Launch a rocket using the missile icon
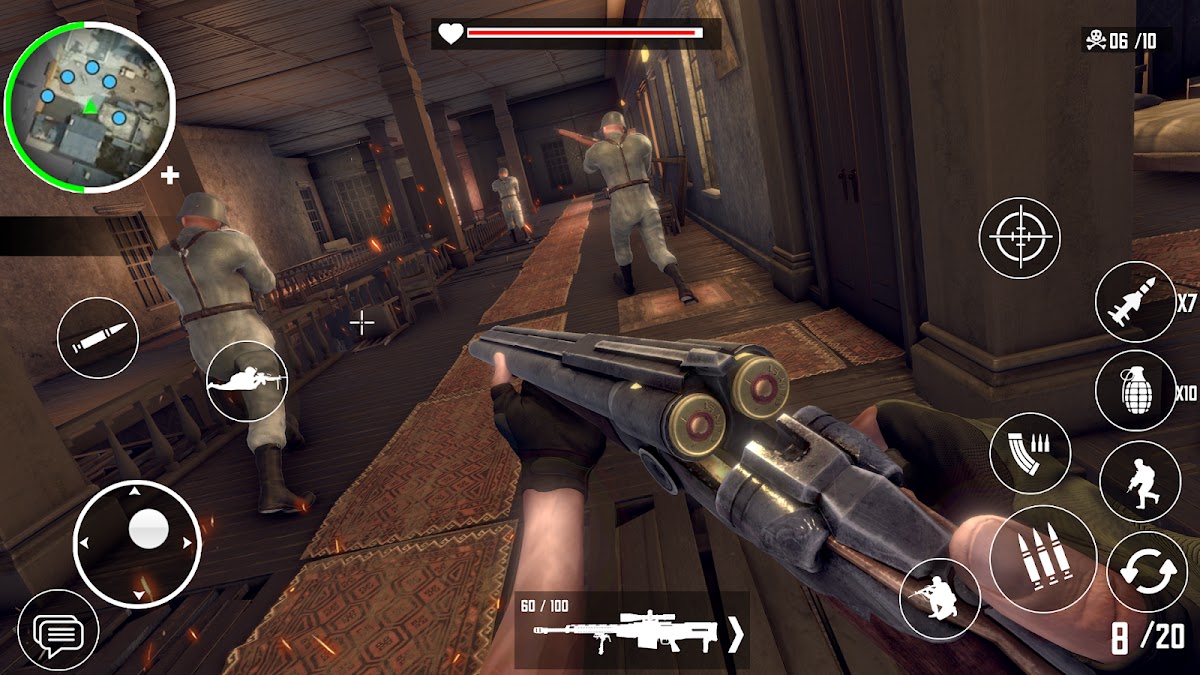The height and width of the screenshot is (675, 1200). pos(1135,303)
